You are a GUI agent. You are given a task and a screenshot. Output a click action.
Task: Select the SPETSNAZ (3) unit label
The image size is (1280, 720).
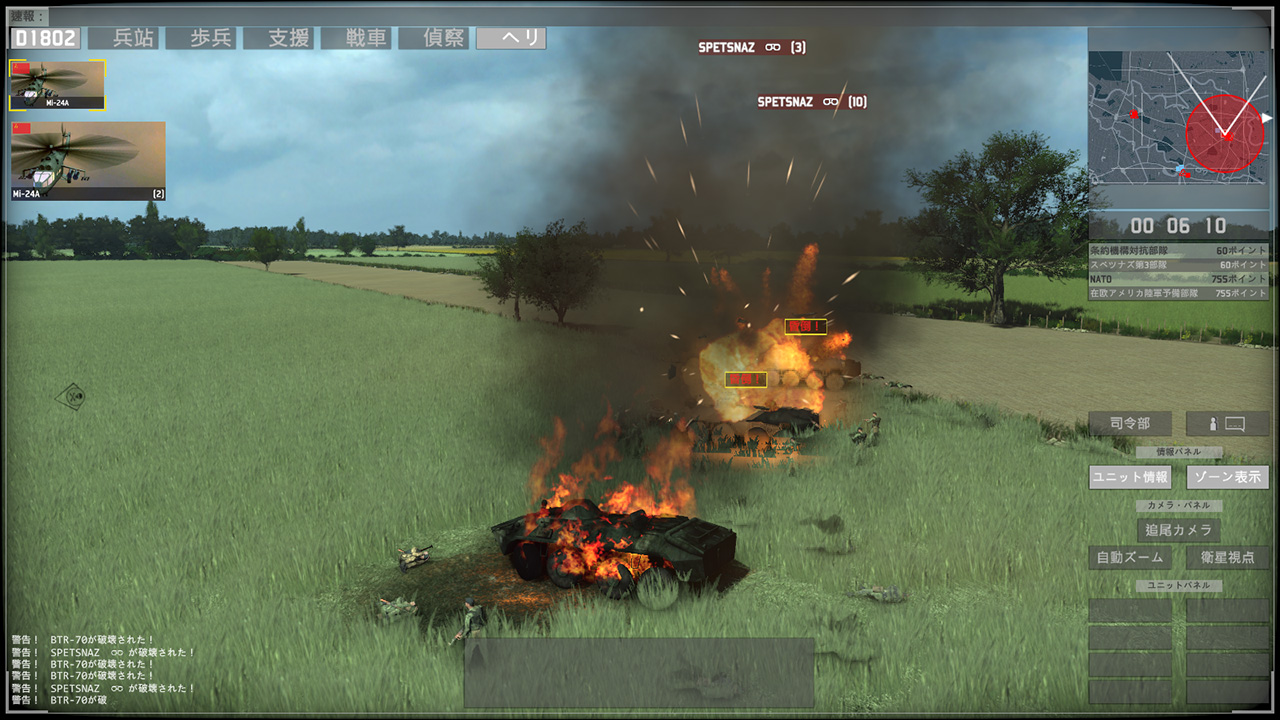click(751, 48)
